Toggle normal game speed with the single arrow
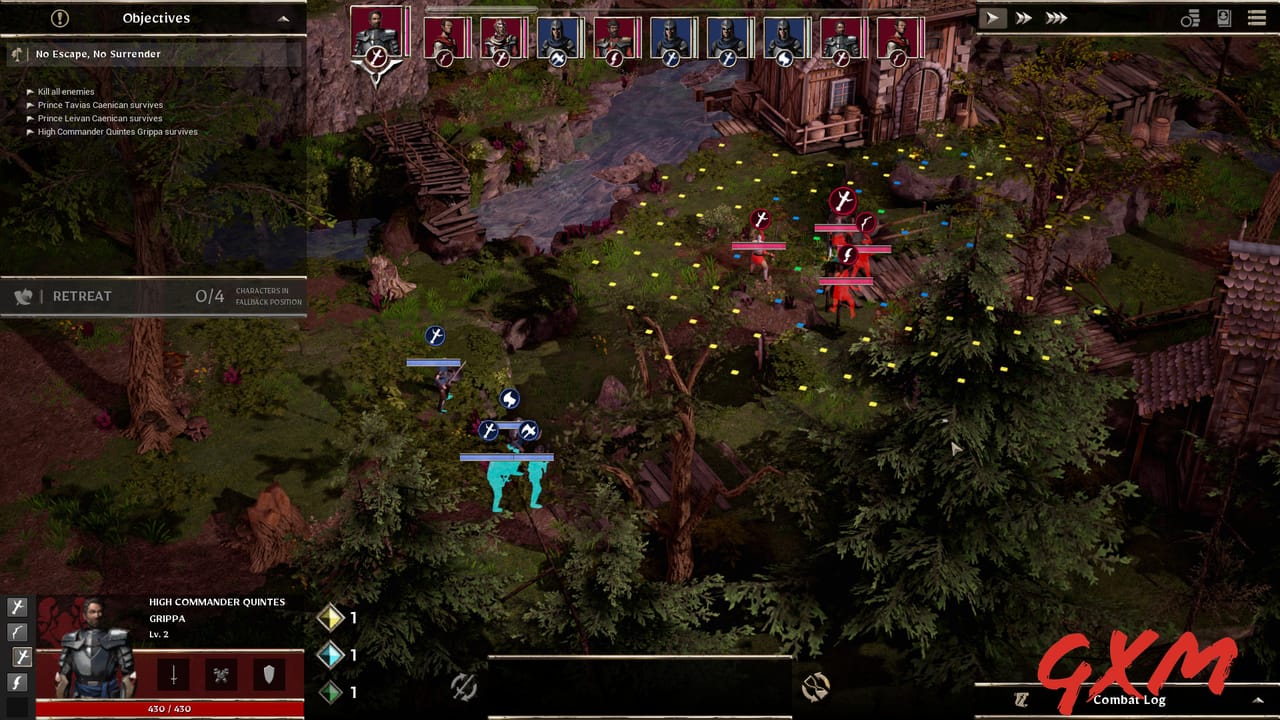 coord(993,17)
